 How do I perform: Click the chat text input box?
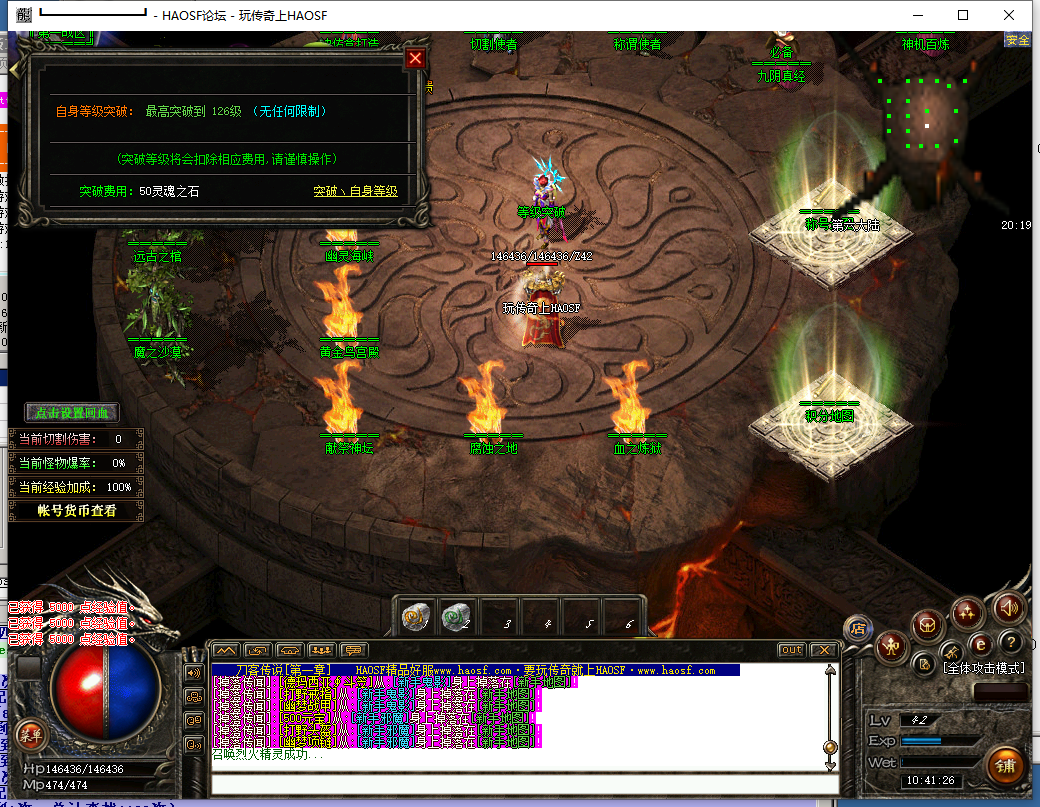520,784
